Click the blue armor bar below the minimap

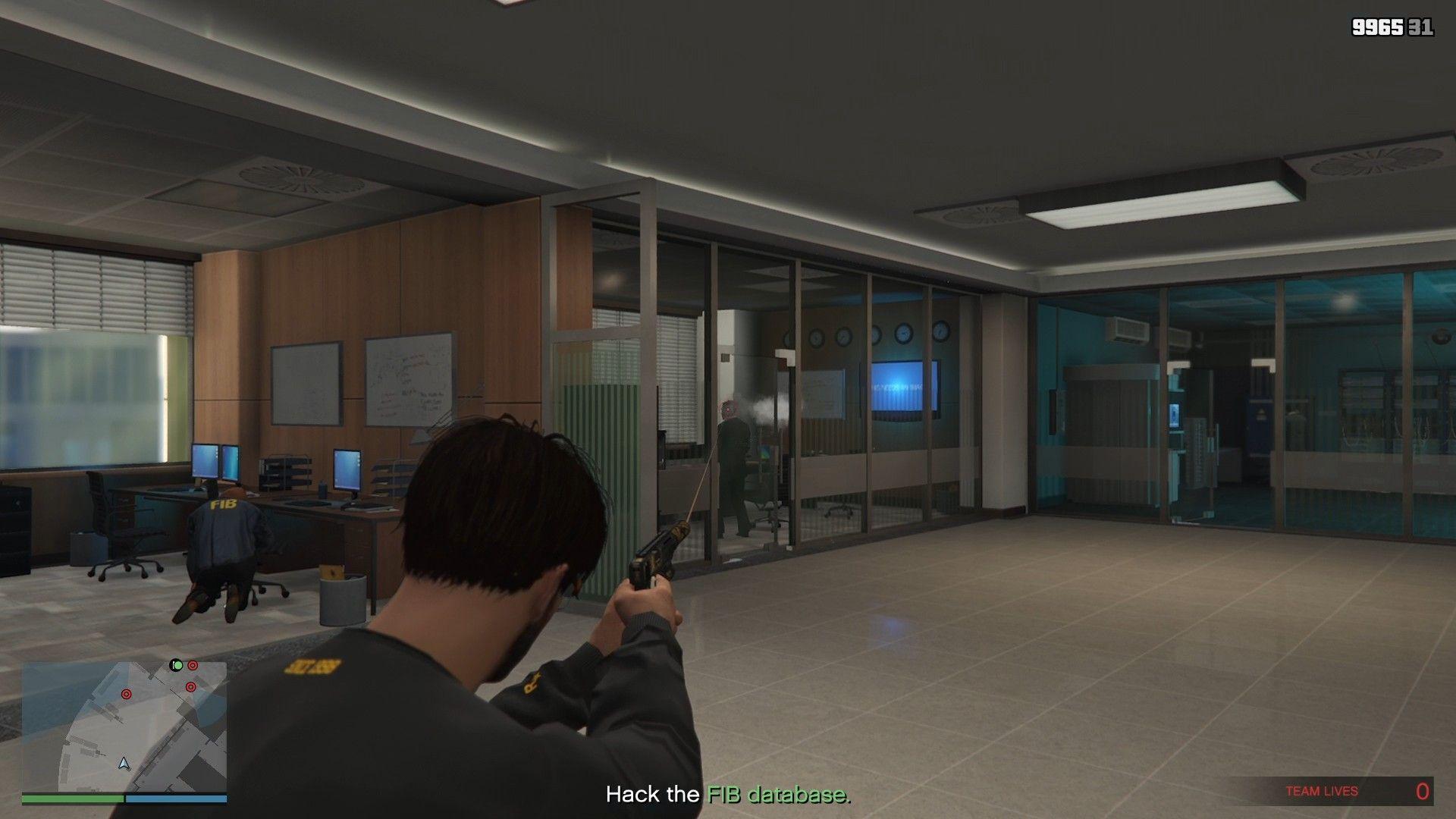coord(177,799)
